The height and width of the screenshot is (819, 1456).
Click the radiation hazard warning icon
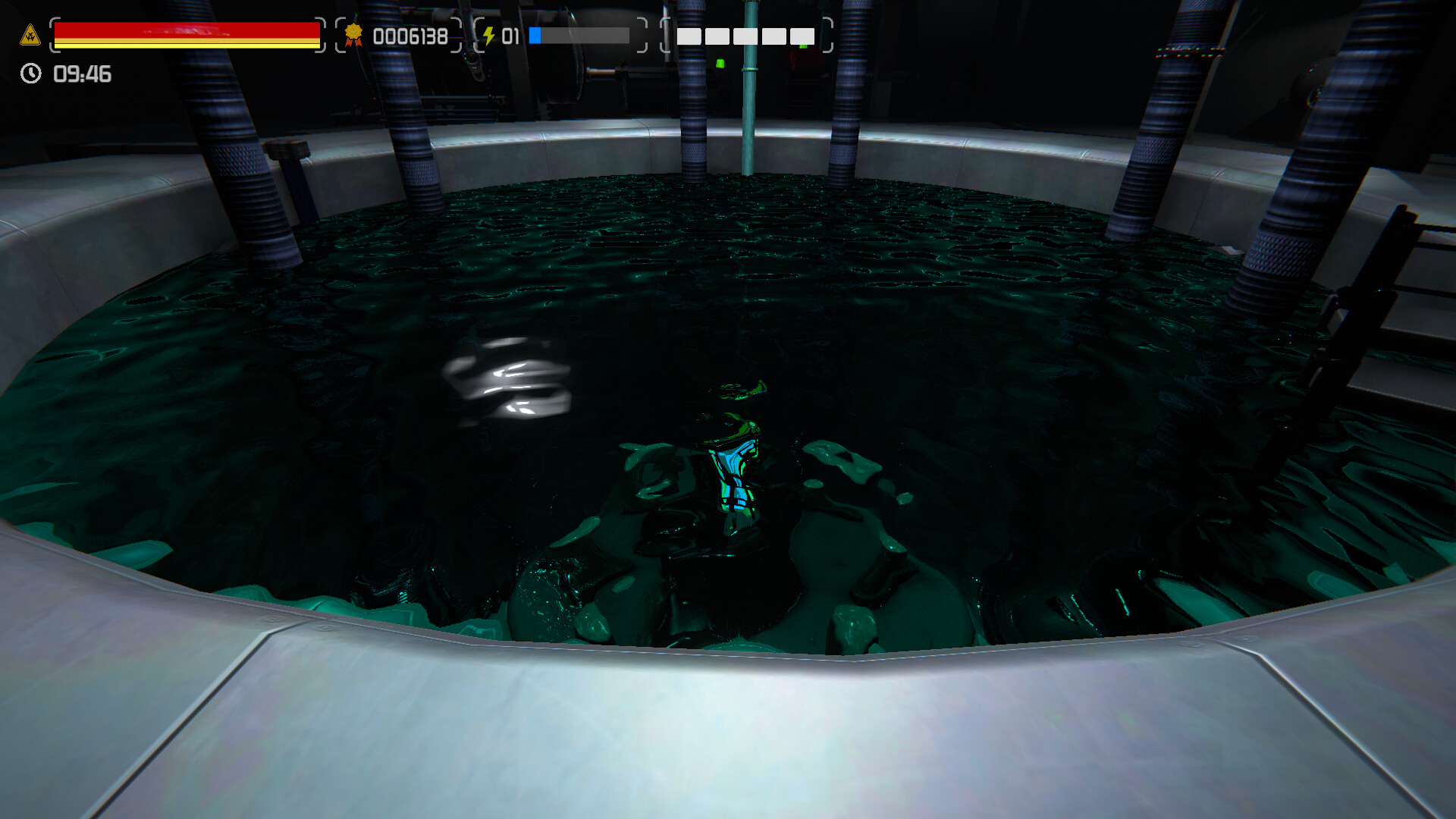[29, 35]
